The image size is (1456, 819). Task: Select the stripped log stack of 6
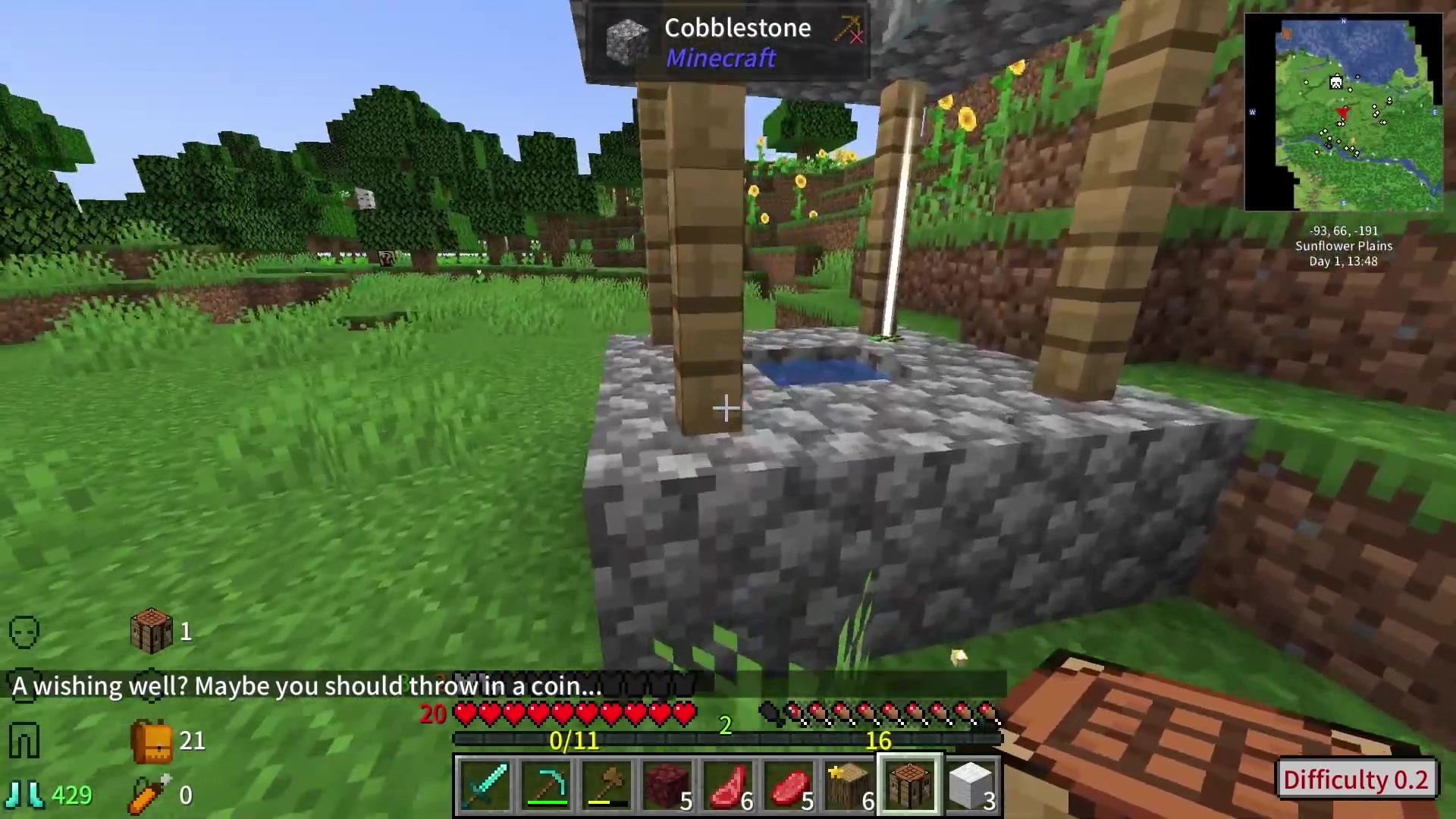pyautogui.click(x=849, y=784)
